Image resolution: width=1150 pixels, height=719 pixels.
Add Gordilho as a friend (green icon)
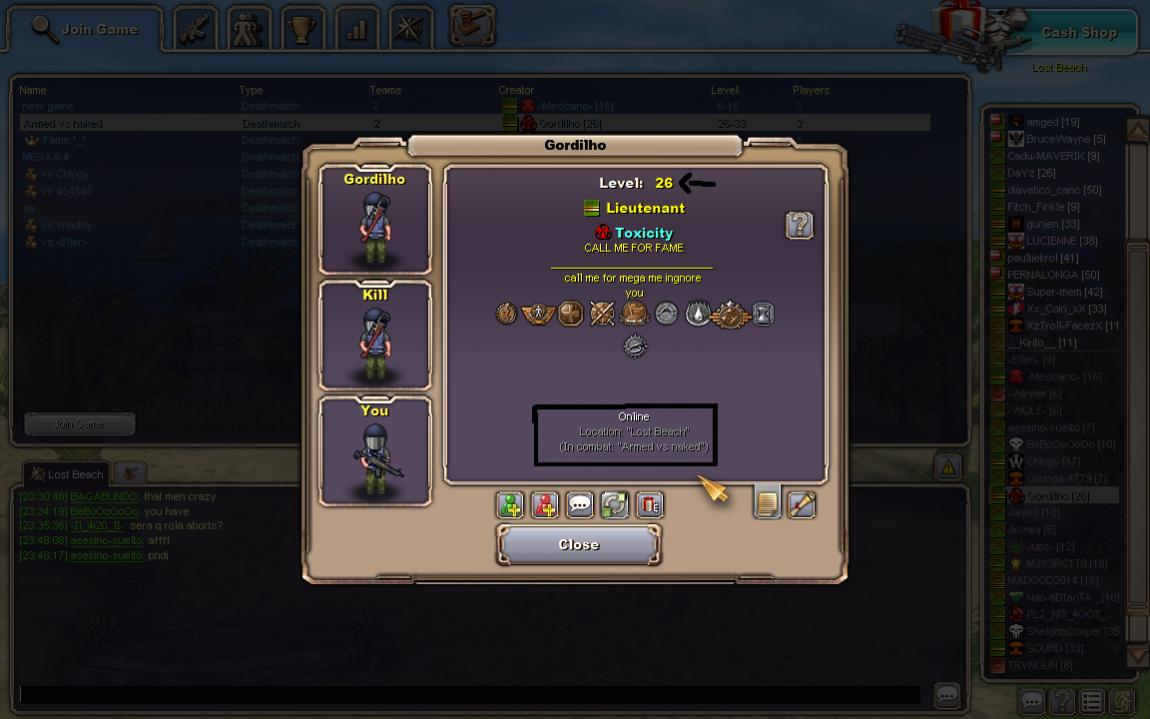pos(510,505)
